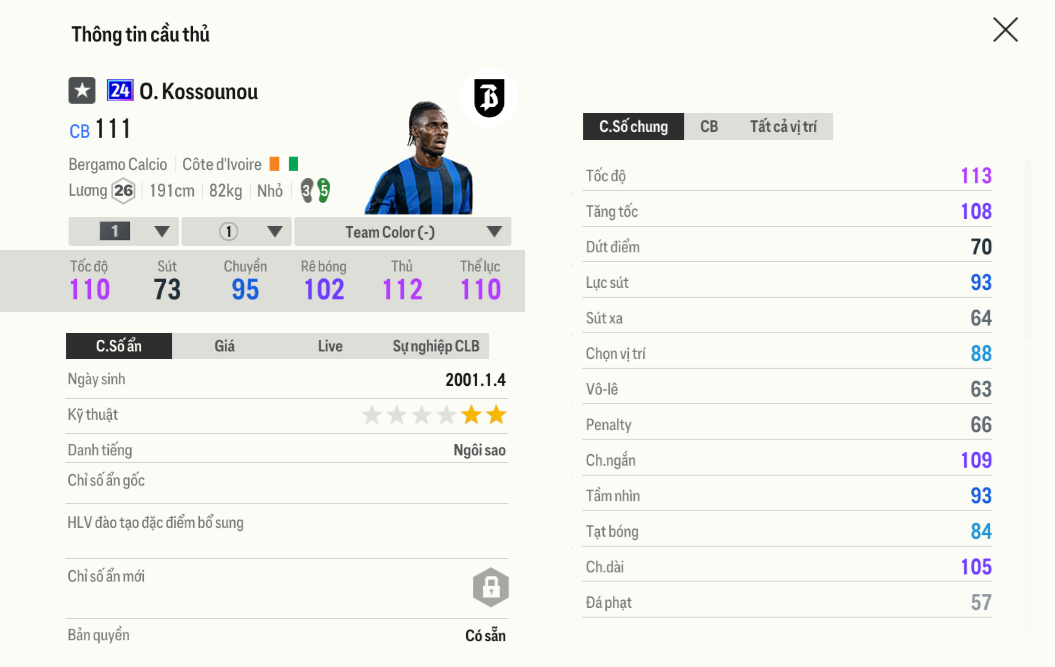Toggle the favorite star icon
1055x667 pixels.
(x=82, y=91)
